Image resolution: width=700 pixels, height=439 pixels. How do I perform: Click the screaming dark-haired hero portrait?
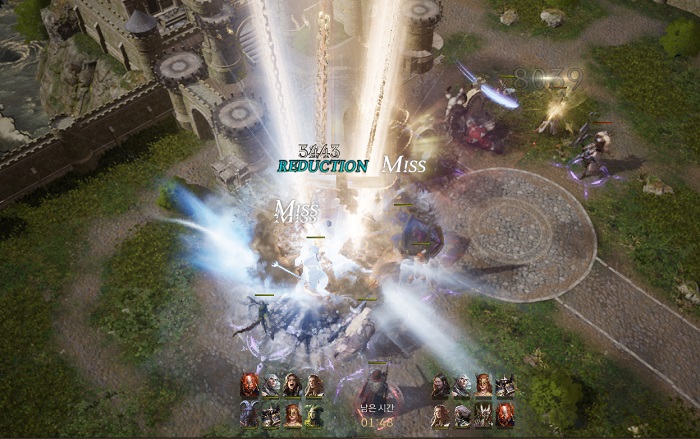click(293, 386)
